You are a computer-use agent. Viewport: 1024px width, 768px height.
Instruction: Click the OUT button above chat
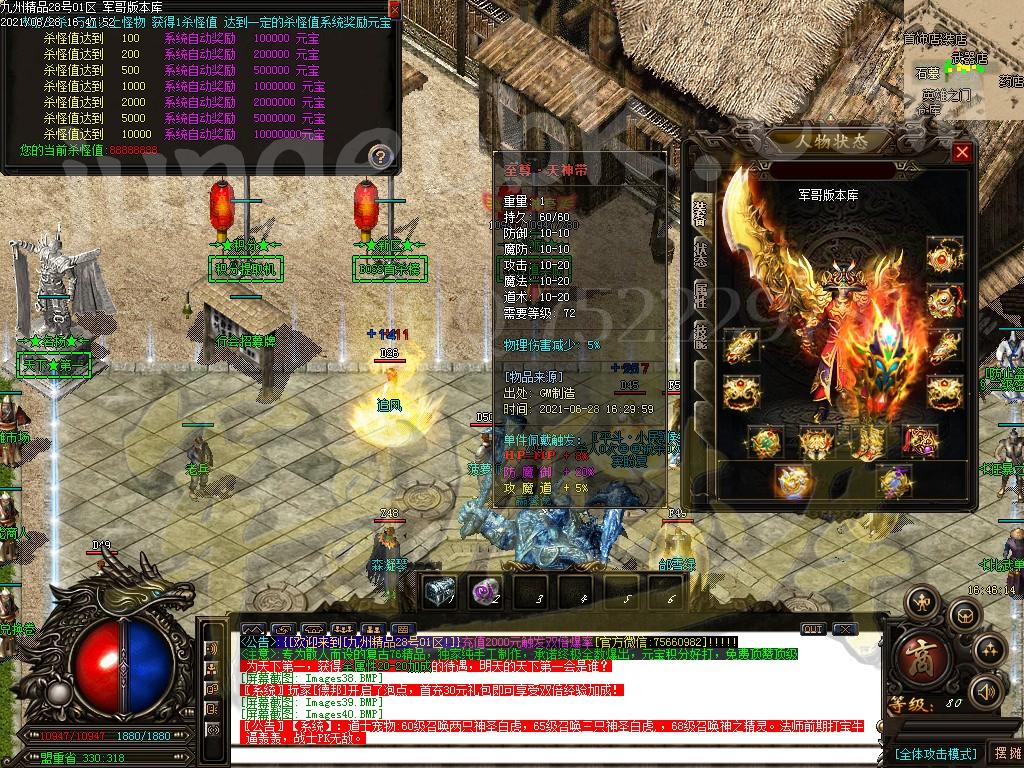[x=814, y=629]
